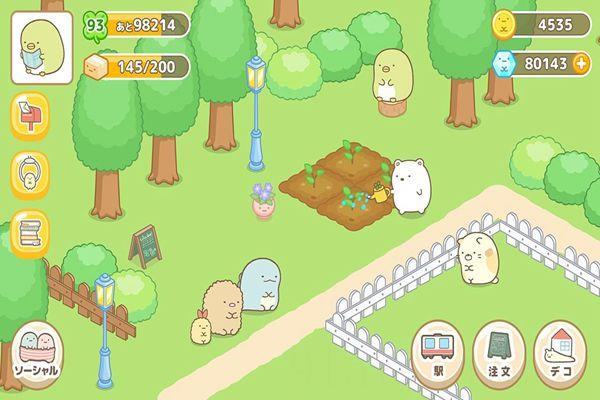Screen dimensions: 600x400
Task: Open the penguin player profile portrait
Action: 41,49
